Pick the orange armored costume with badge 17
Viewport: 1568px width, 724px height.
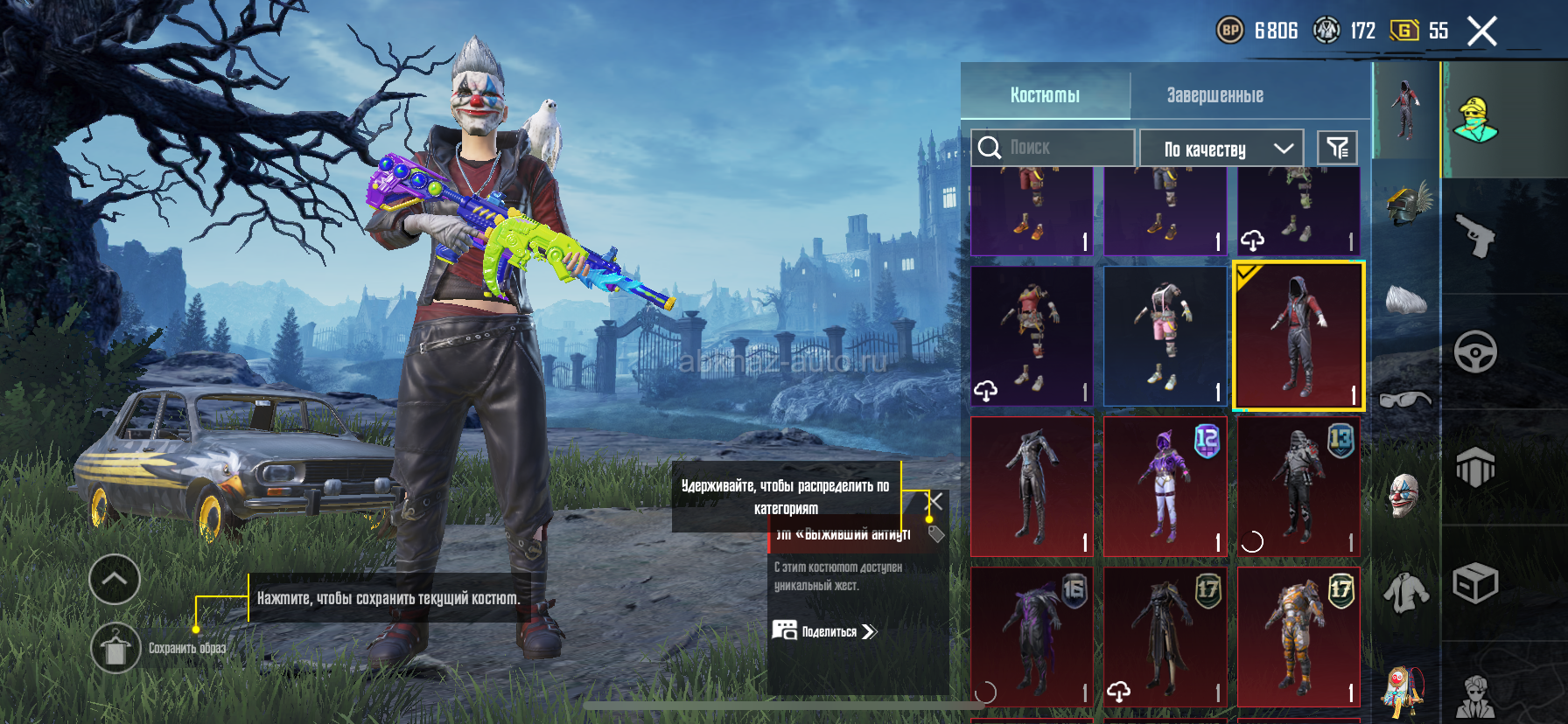(x=1298, y=637)
